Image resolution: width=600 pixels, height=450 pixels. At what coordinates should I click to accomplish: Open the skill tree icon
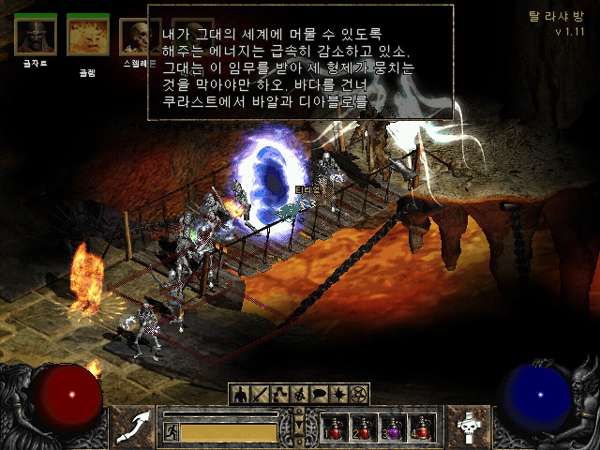279,393
